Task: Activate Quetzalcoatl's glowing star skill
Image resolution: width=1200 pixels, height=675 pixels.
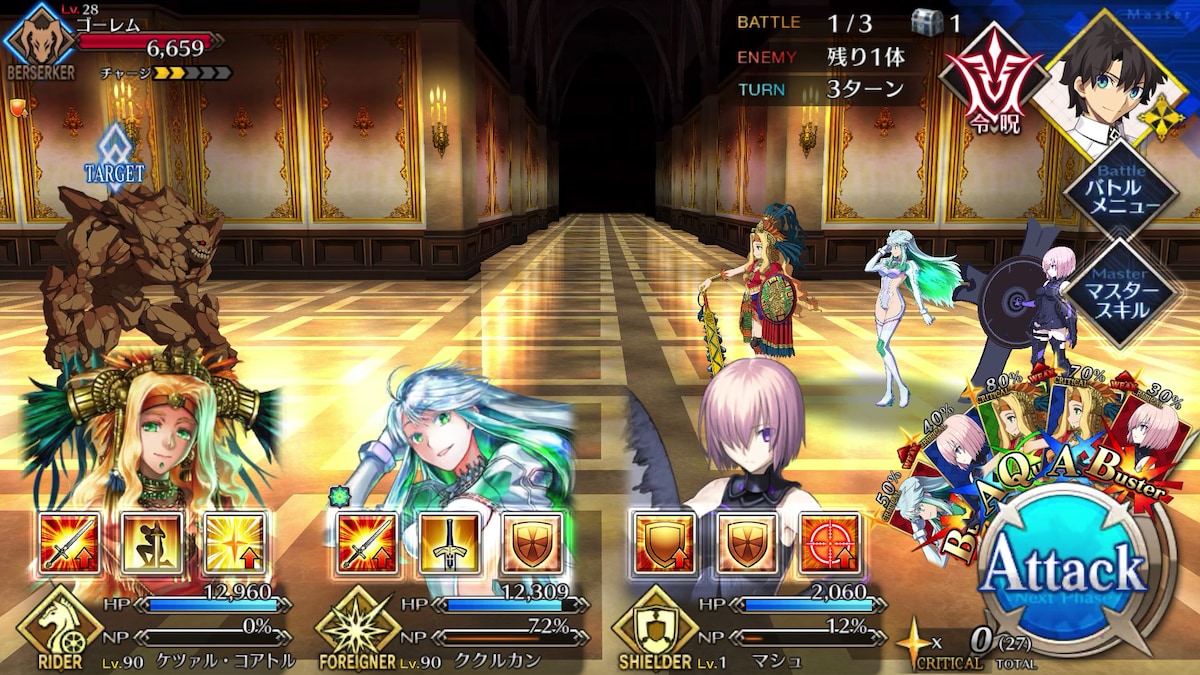Action: point(235,545)
